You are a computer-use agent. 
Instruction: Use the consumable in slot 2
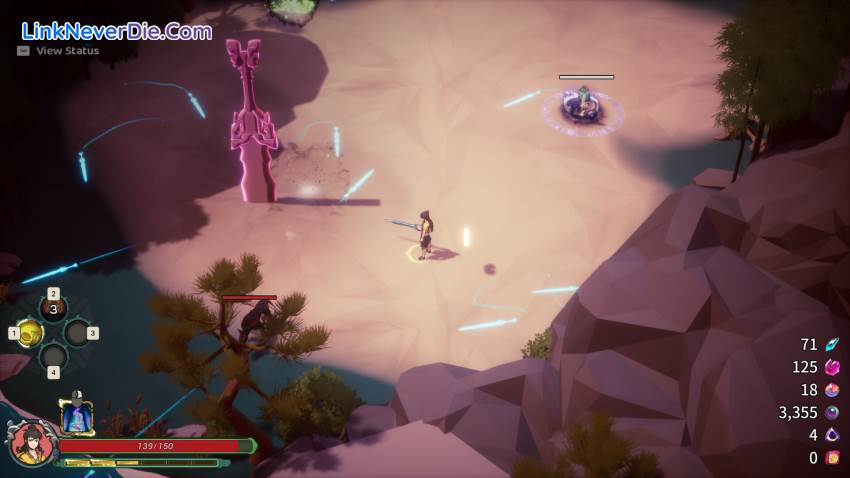pos(54,309)
